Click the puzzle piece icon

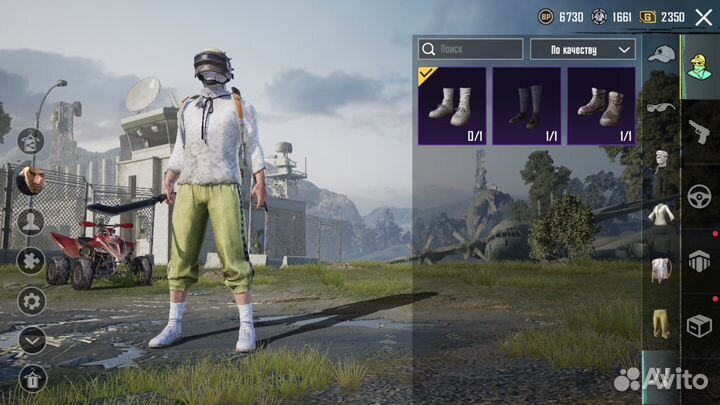(x=31, y=261)
